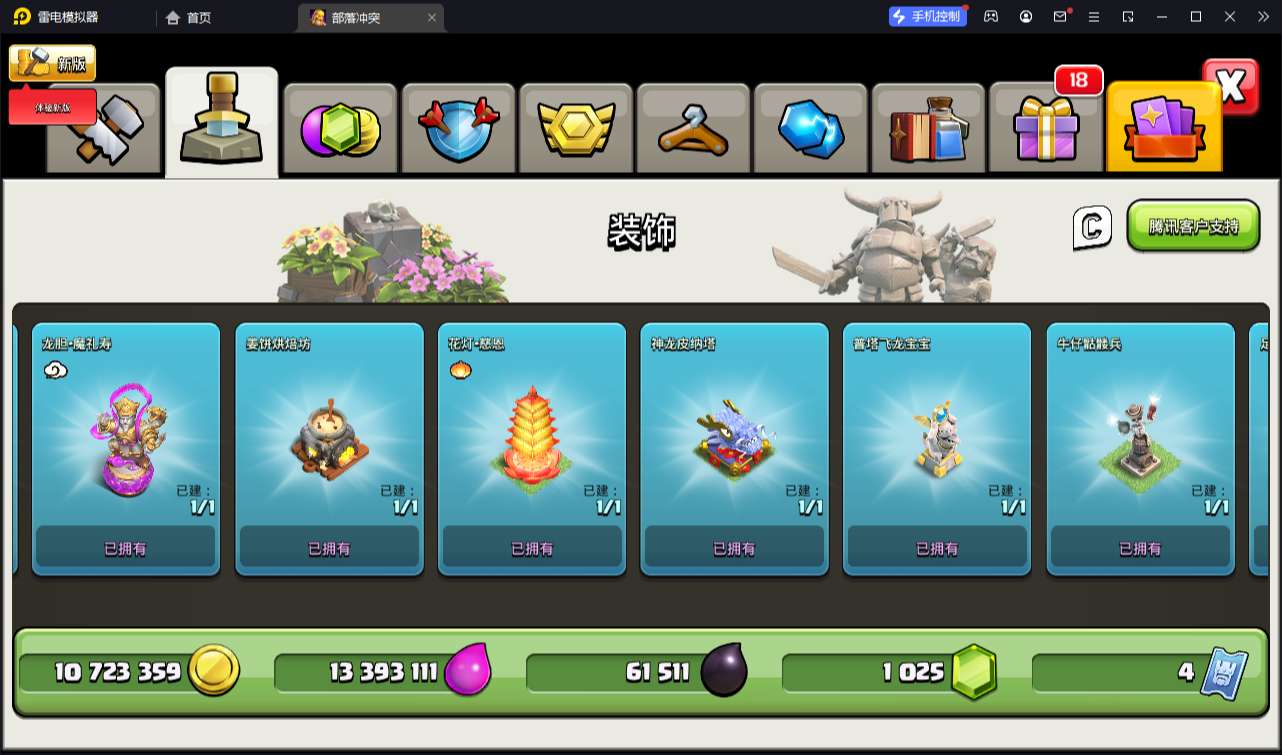Image resolution: width=1282 pixels, height=755 pixels.
Task: Open the purple gift box tab
Action: [1045, 130]
